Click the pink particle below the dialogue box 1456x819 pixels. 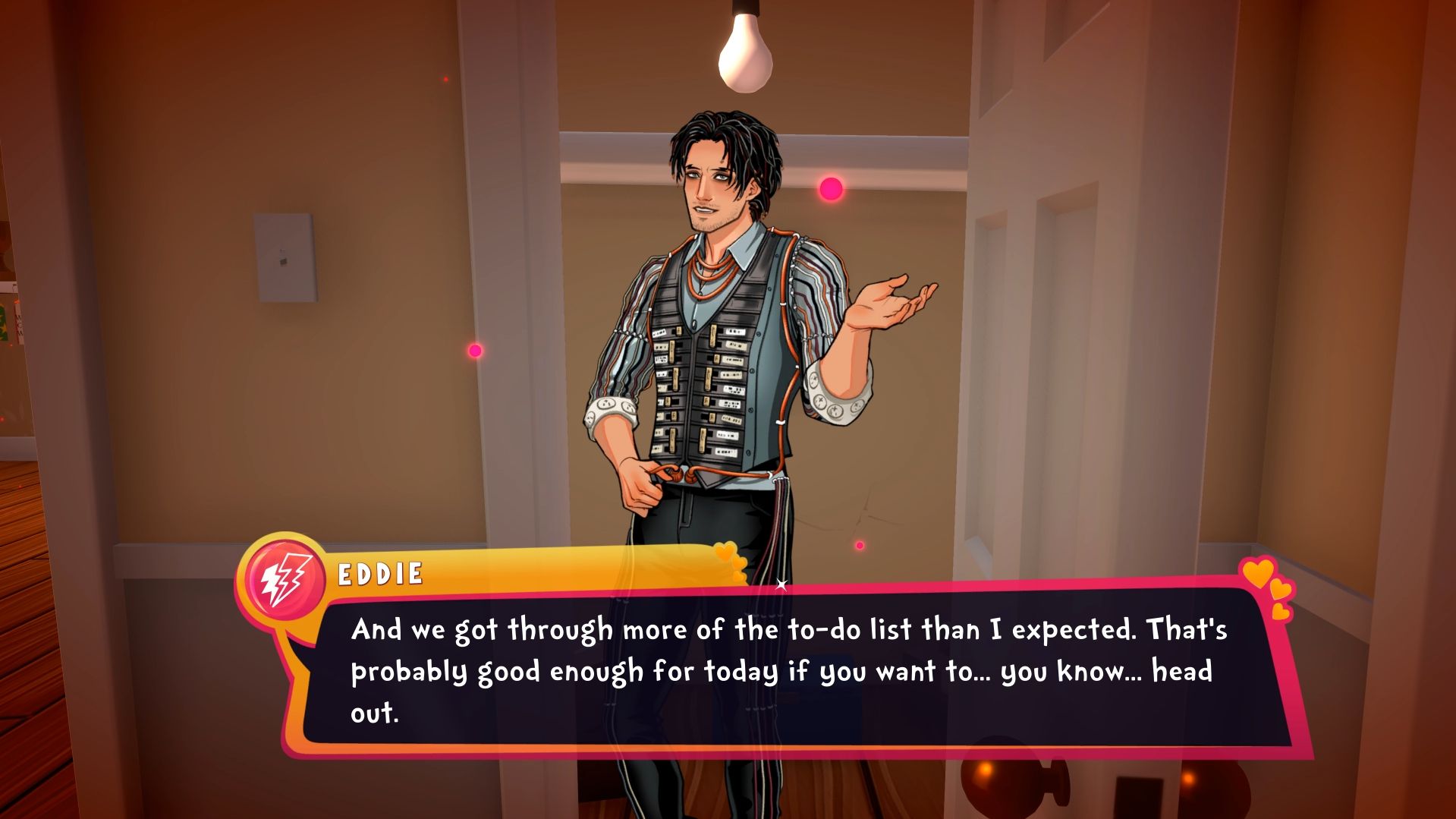point(860,543)
